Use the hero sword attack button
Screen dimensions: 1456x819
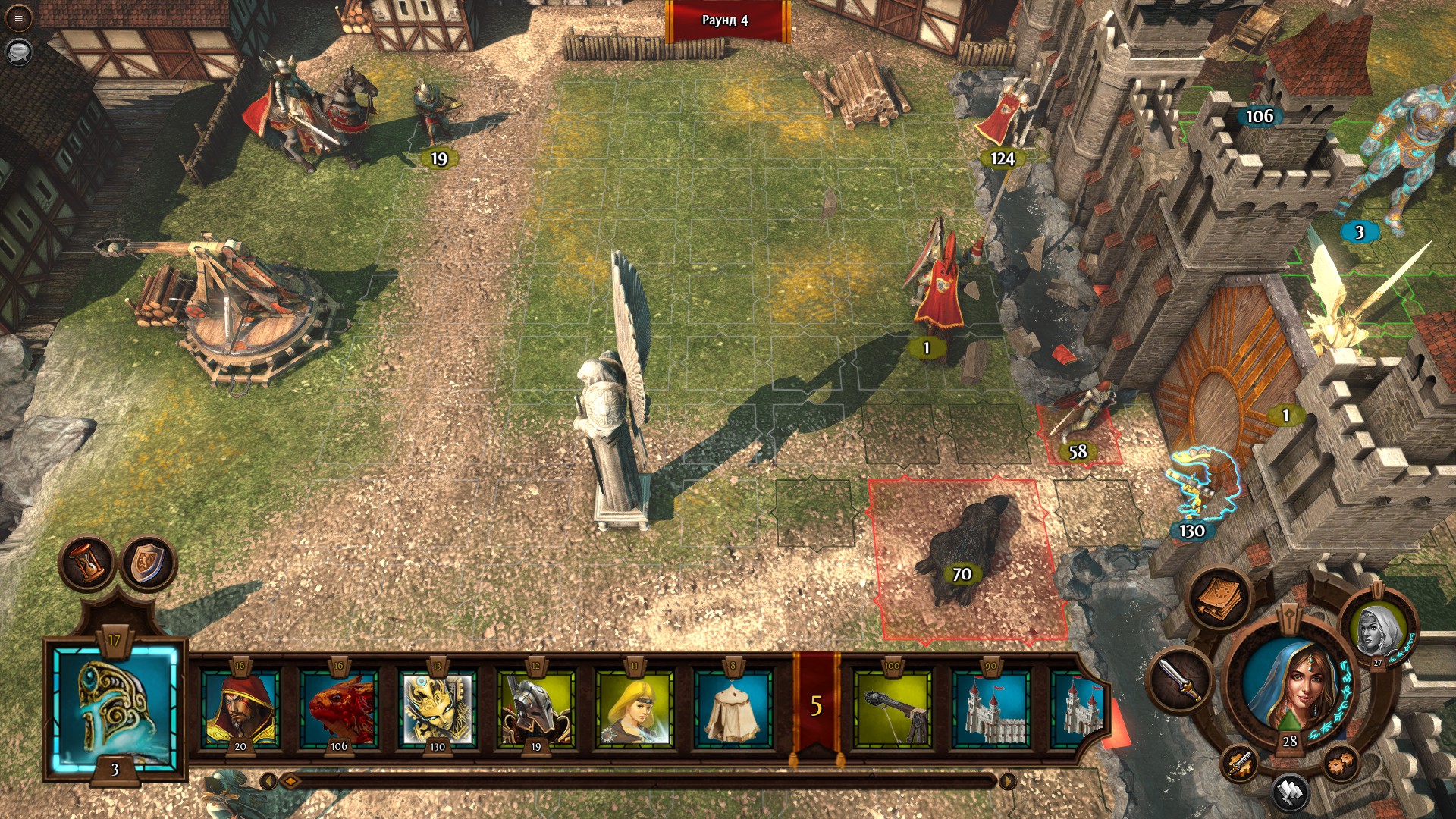point(1181,679)
